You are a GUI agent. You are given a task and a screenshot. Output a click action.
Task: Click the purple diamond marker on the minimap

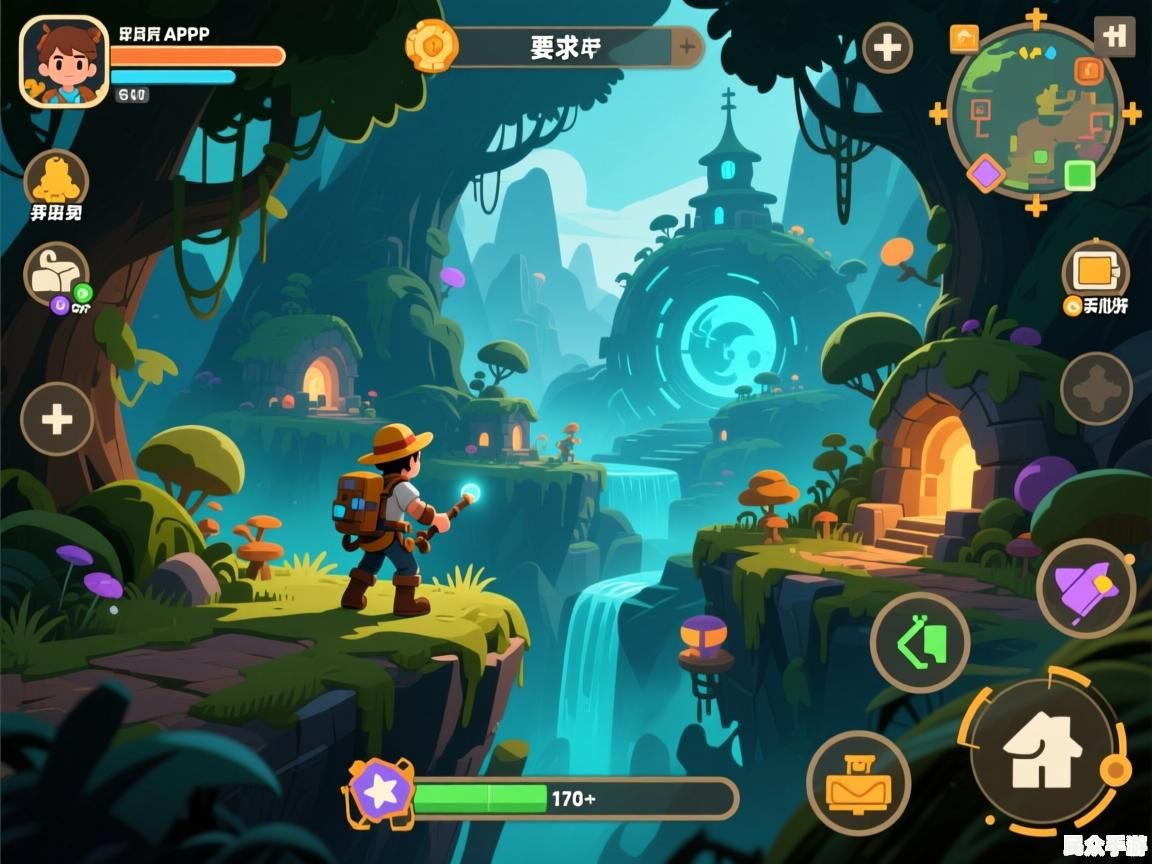tap(986, 174)
